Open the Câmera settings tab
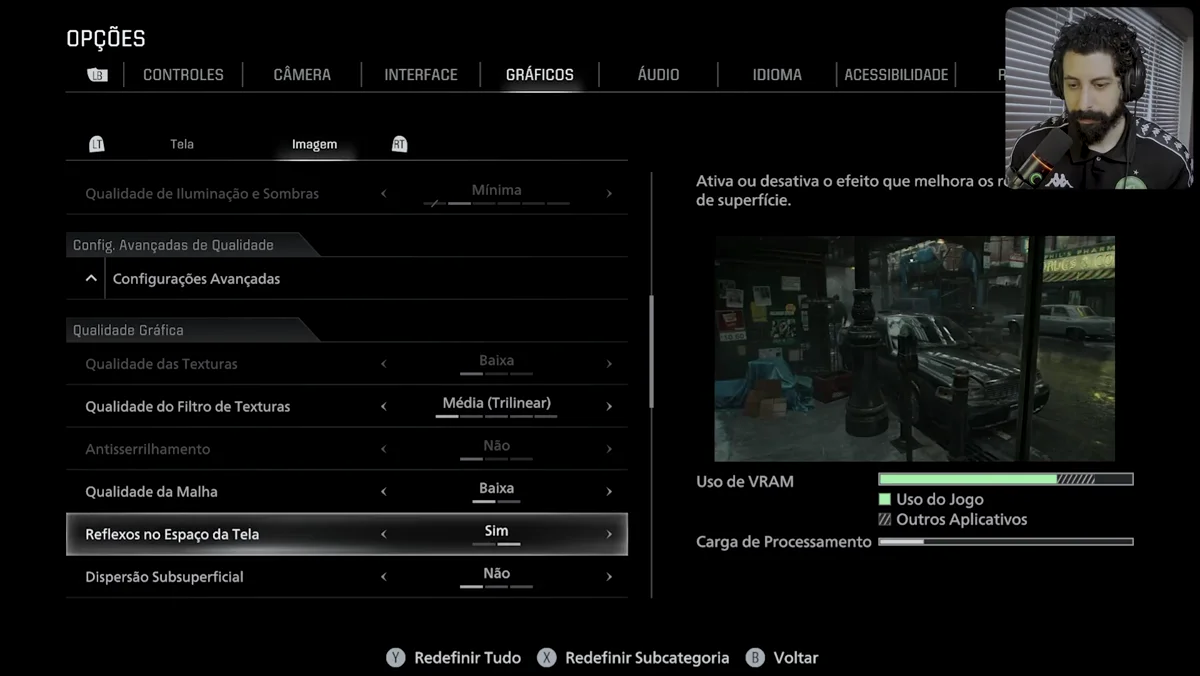 pos(302,75)
